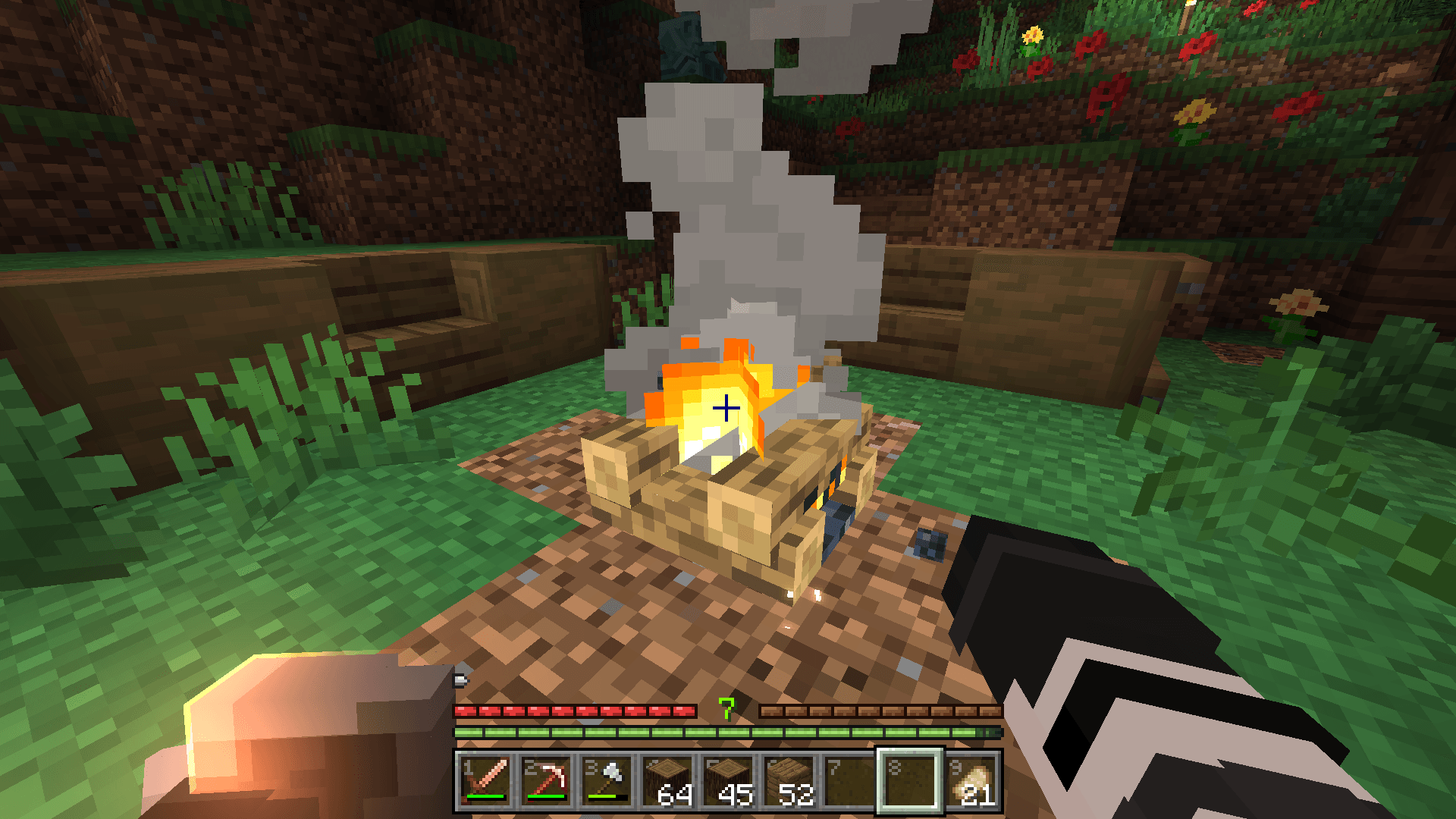Click the rising smoke column above the fire
Screen dimensions: 1456x819
pyautogui.click(x=720, y=190)
